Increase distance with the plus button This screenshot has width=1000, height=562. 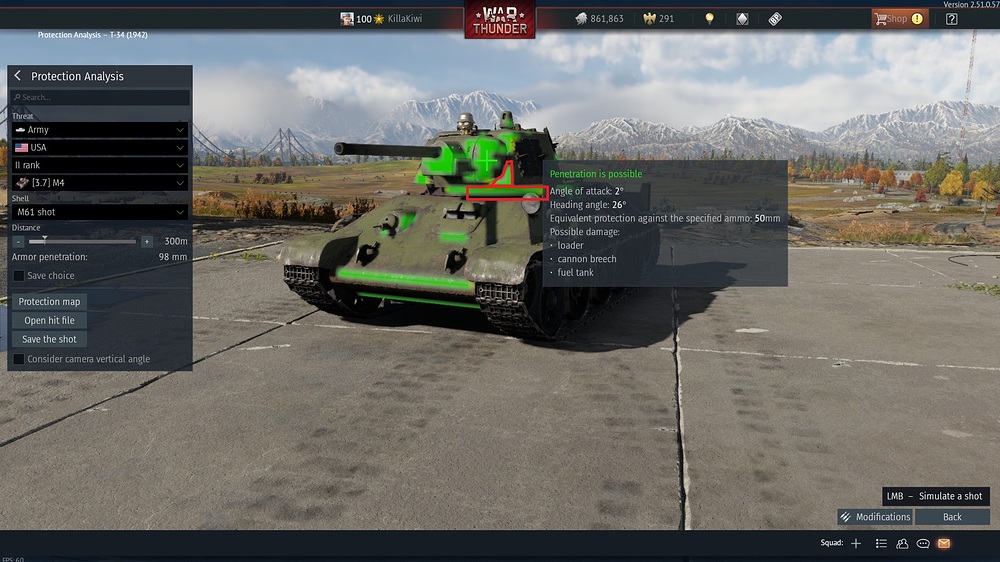[x=147, y=241]
